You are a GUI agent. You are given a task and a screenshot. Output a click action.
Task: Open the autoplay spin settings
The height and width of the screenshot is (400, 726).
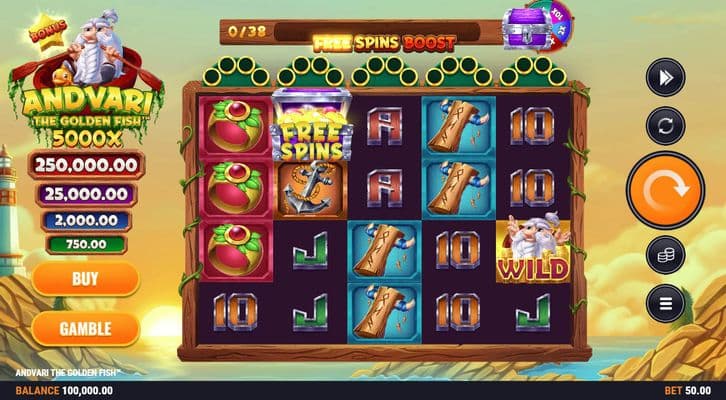pos(665,127)
